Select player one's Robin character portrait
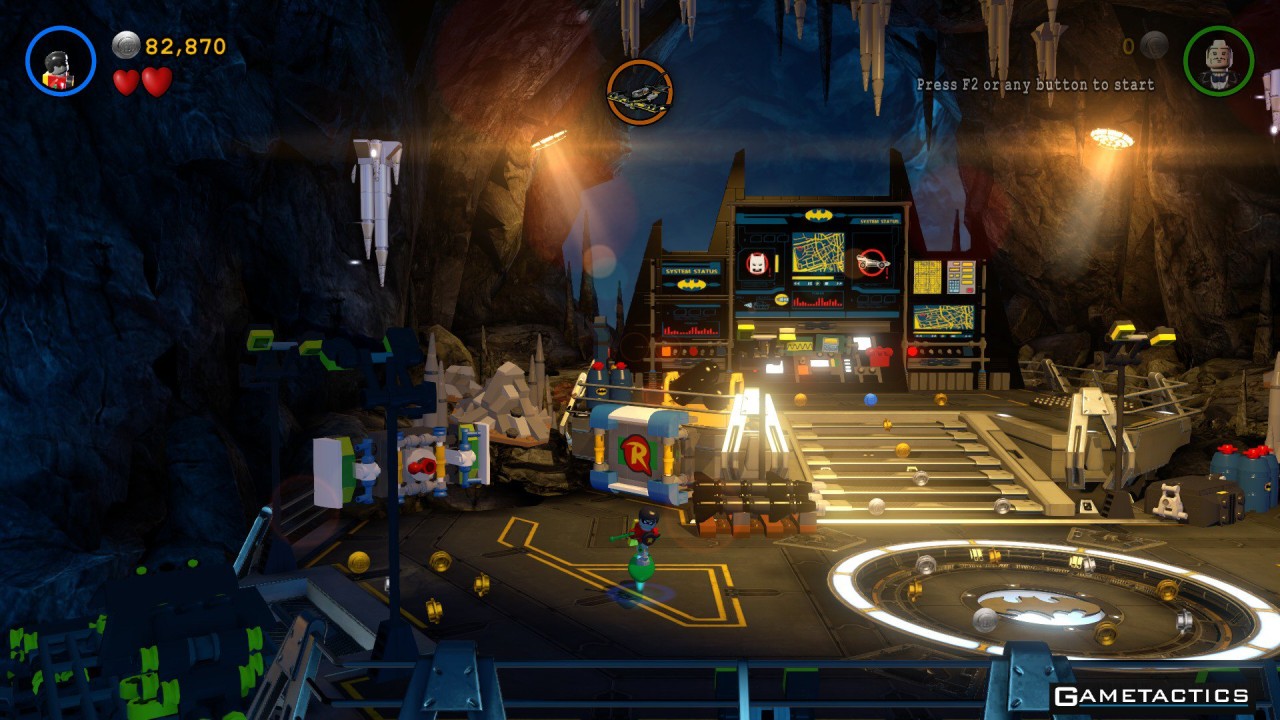The width and height of the screenshot is (1280, 720). (60, 61)
